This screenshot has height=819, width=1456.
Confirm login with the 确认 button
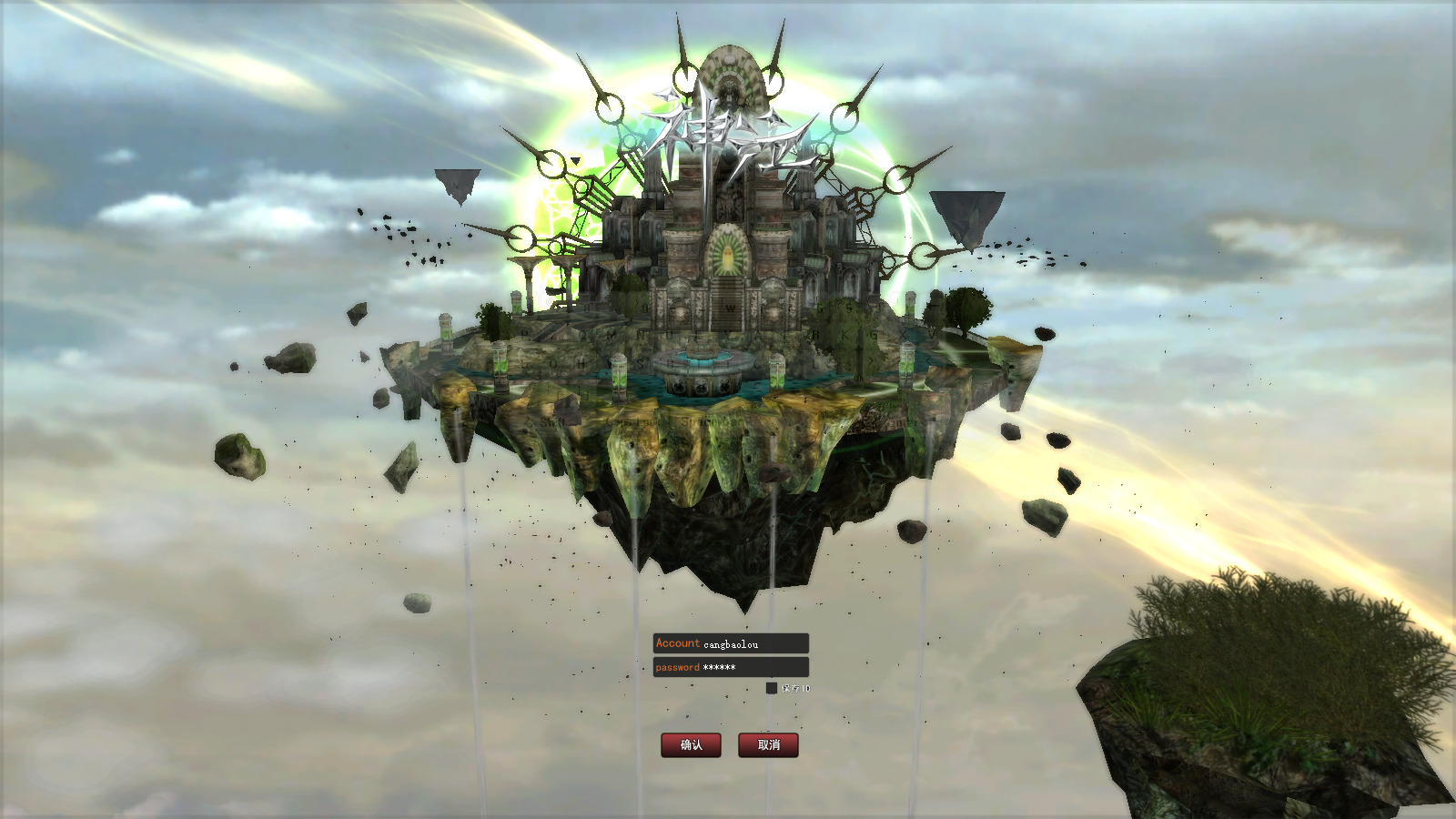pyautogui.click(x=691, y=744)
